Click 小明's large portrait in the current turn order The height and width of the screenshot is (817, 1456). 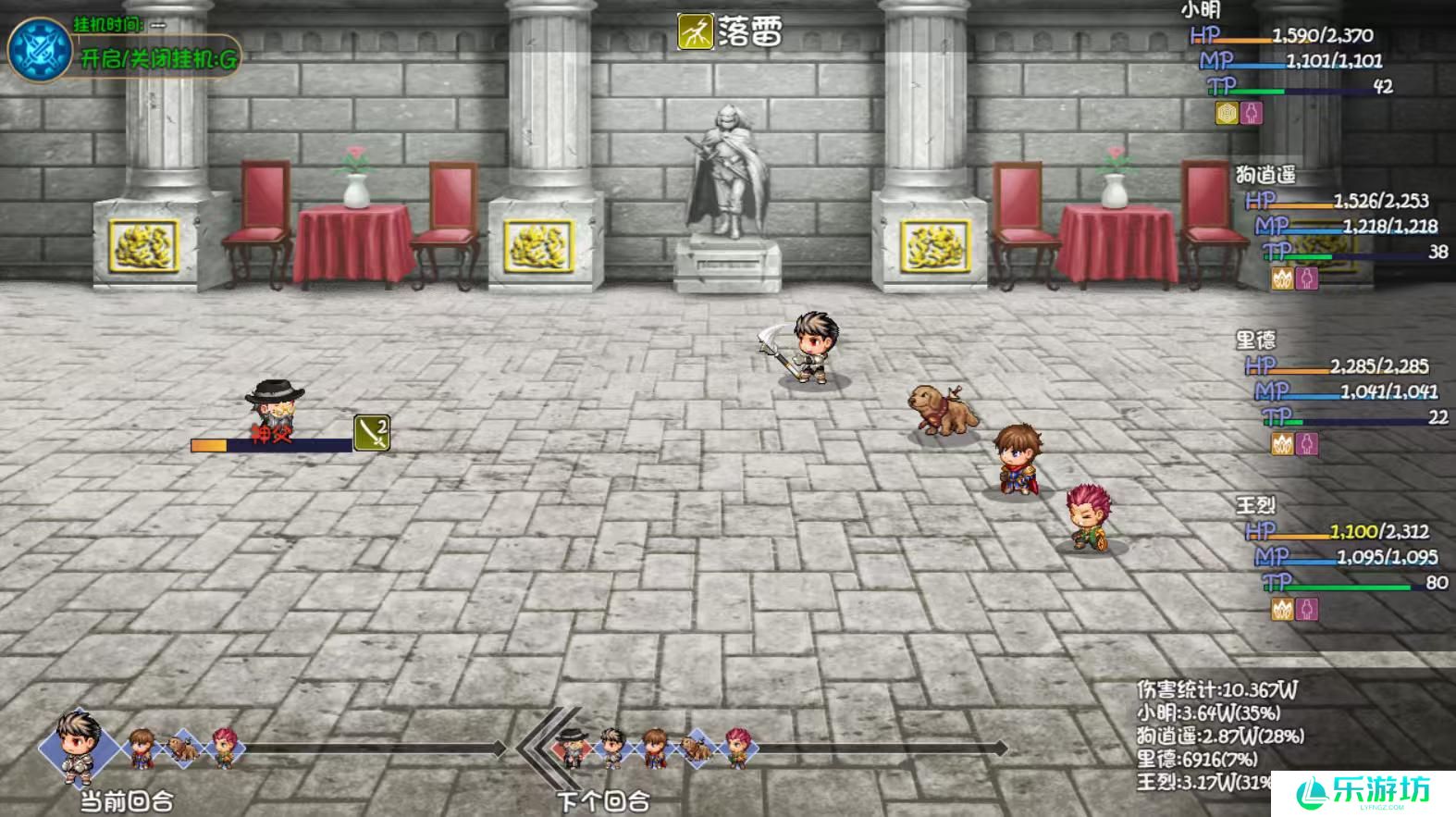(80, 744)
